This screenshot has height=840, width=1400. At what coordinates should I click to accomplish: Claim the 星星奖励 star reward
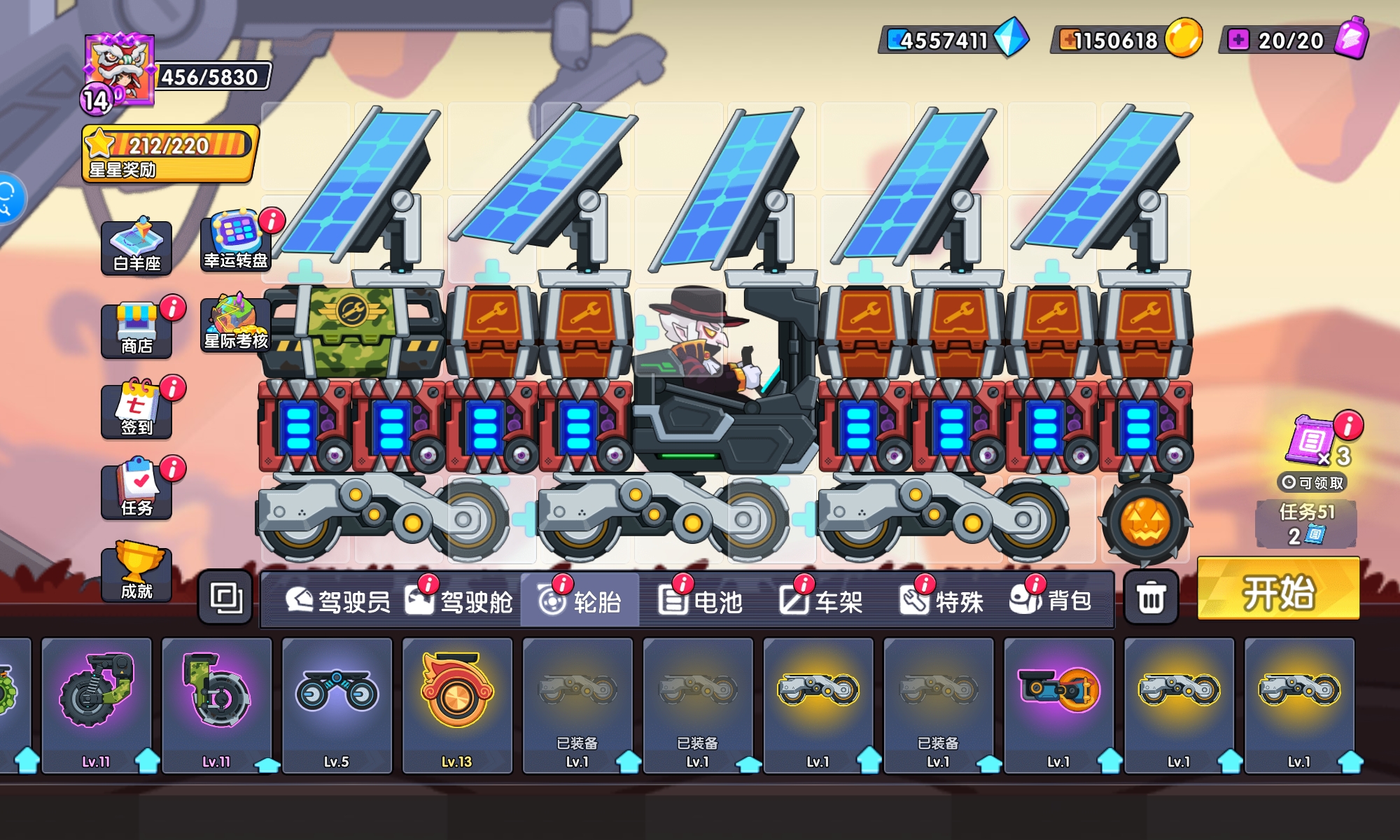pyautogui.click(x=169, y=154)
